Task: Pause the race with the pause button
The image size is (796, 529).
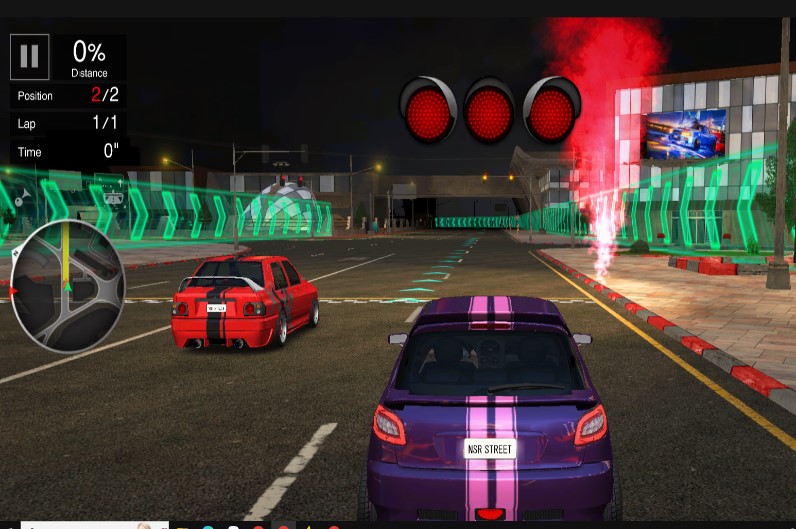Action: coord(30,57)
